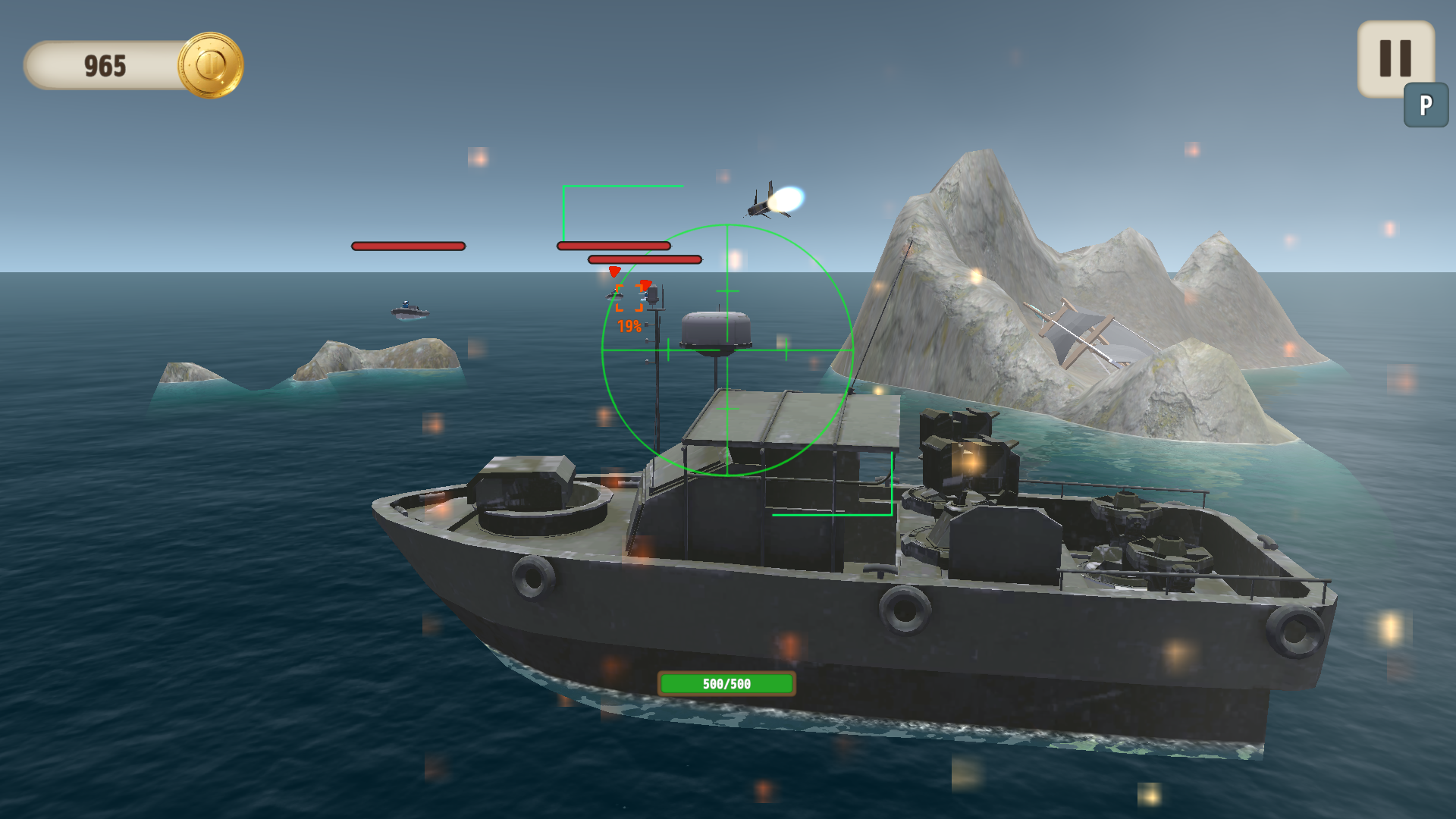This screenshot has width=1456, height=819.
Task: Click the upper red enemy health bar
Action: 613,246
